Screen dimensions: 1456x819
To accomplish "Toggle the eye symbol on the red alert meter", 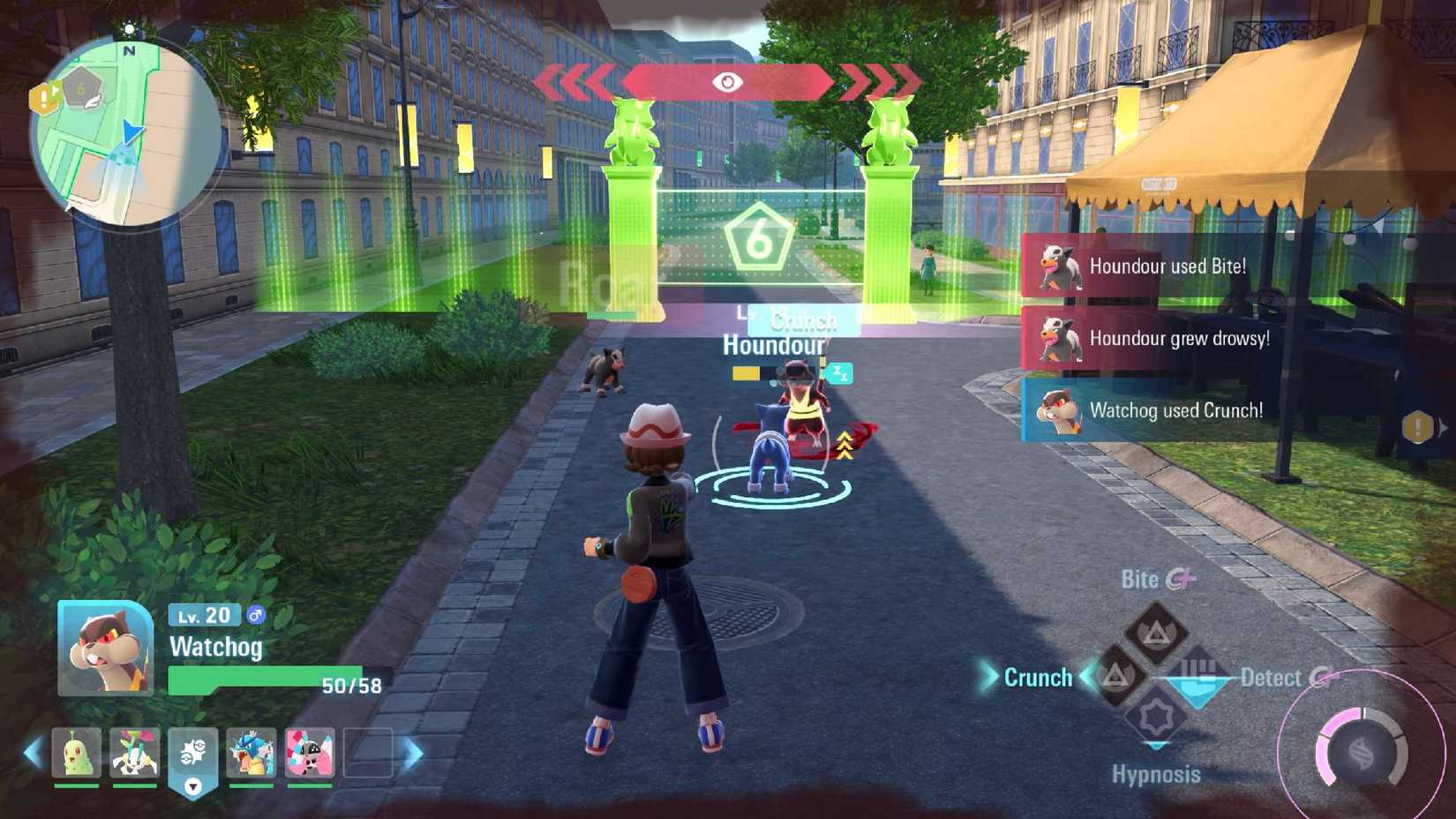I will click(x=728, y=80).
